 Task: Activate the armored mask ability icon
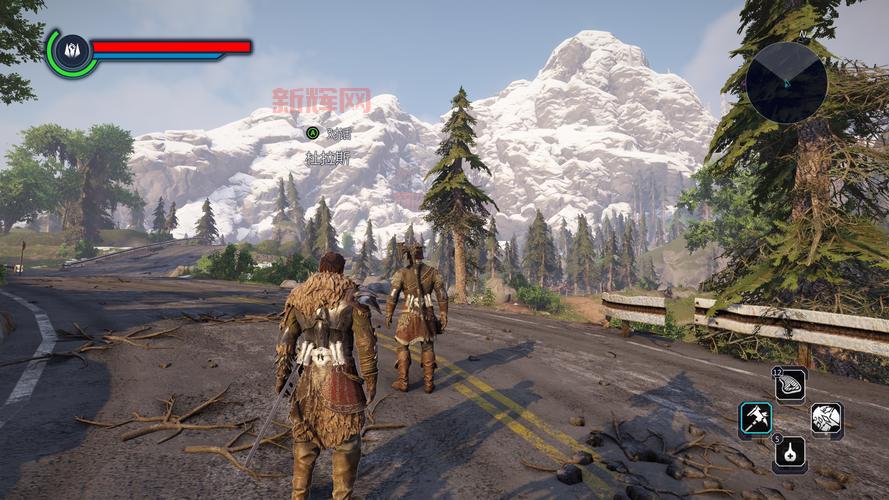point(826,419)
